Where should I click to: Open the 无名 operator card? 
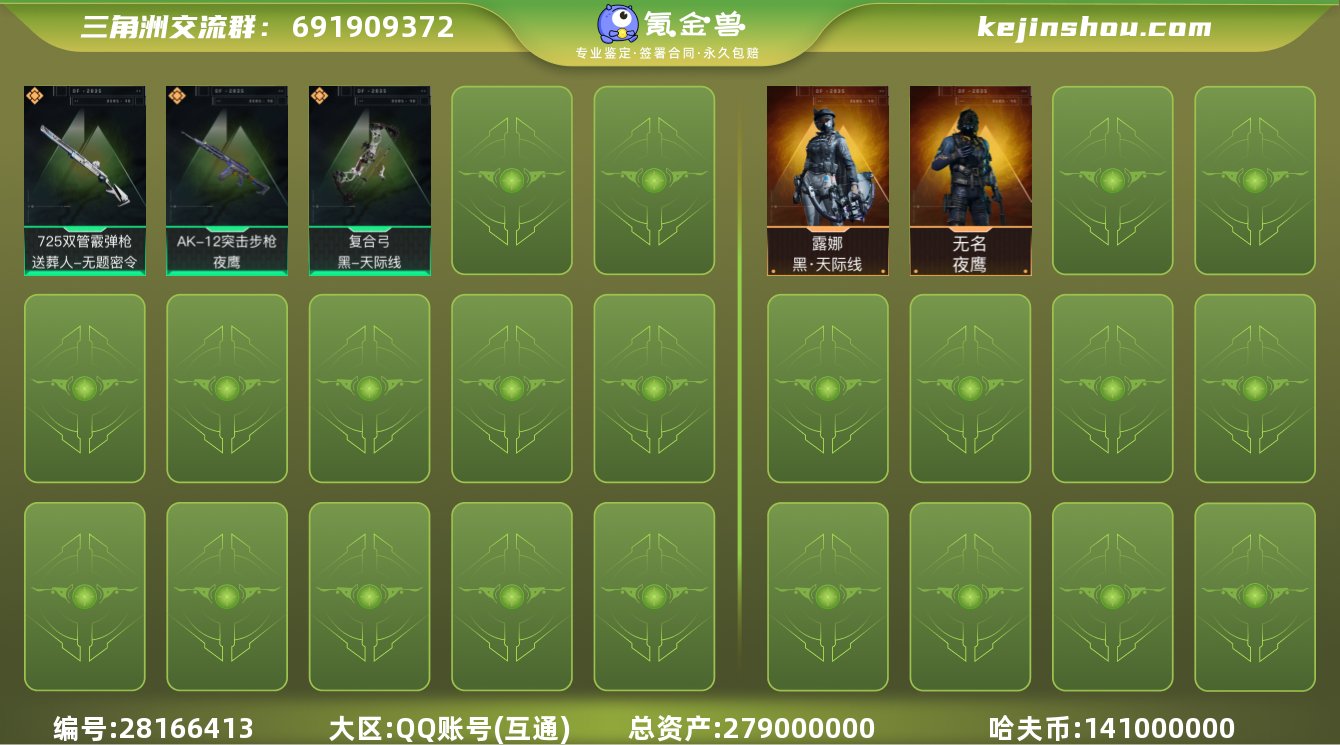969,165
